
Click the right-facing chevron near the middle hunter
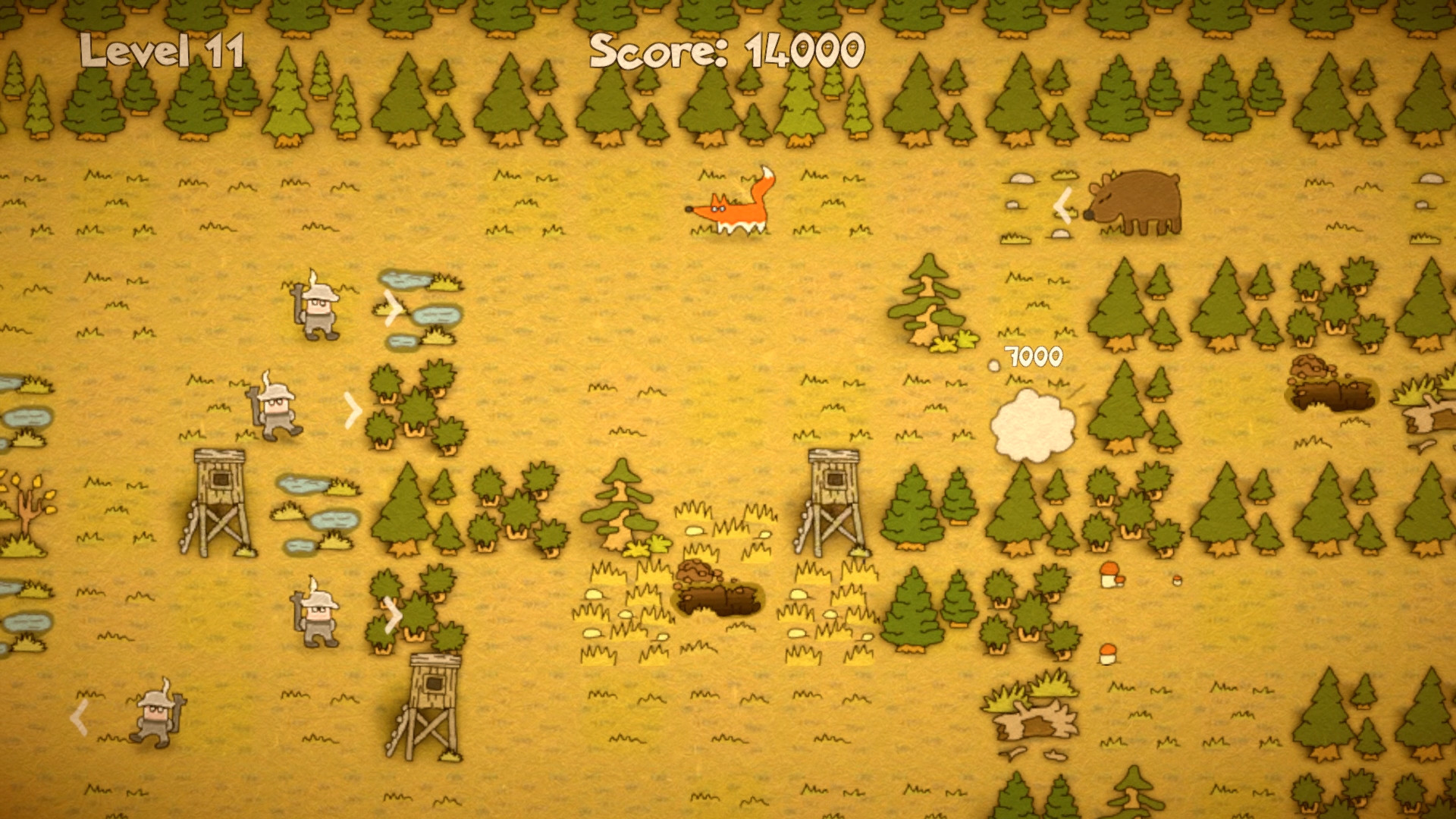353,409
